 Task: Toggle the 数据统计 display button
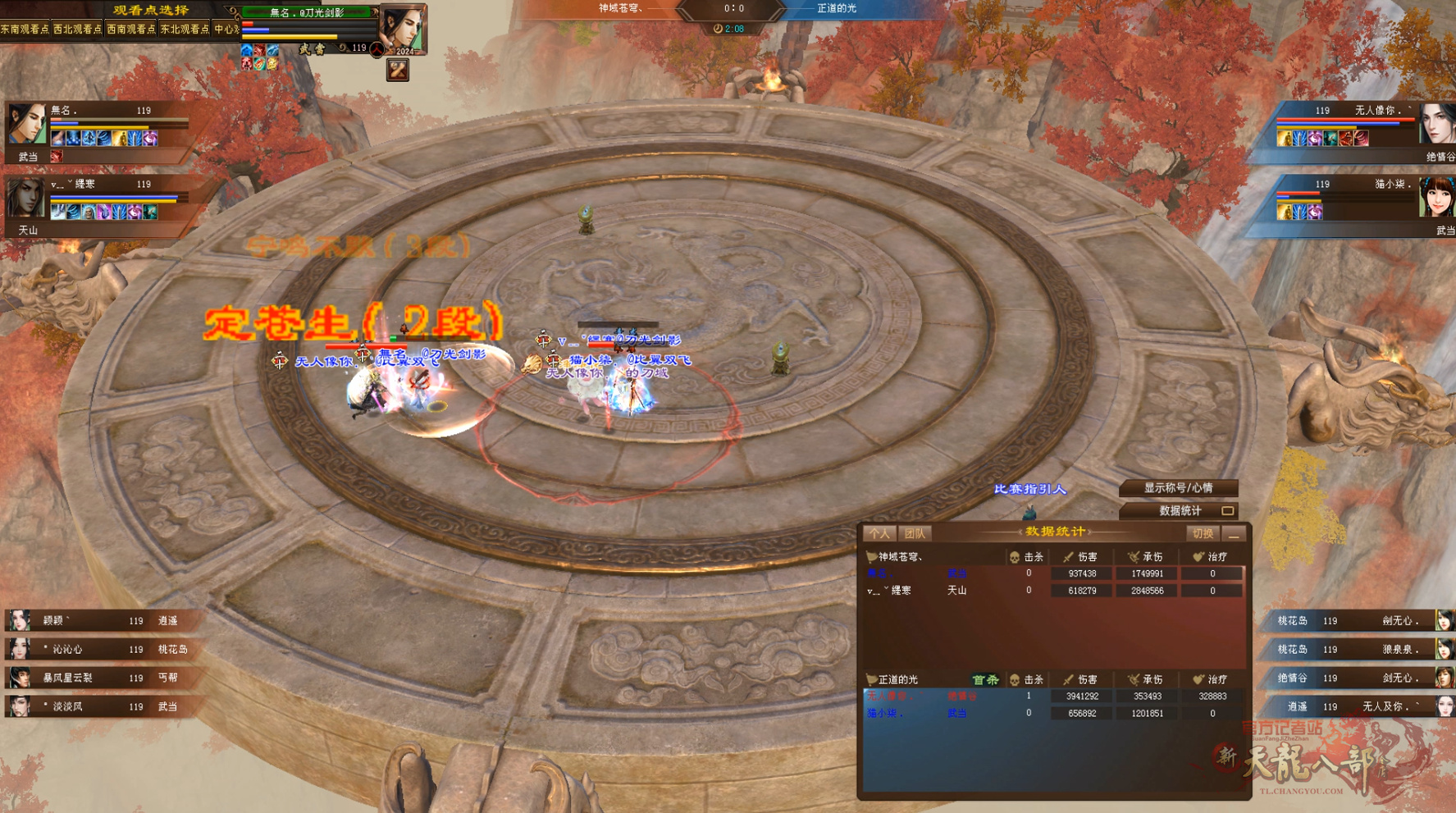[1180, 511]
